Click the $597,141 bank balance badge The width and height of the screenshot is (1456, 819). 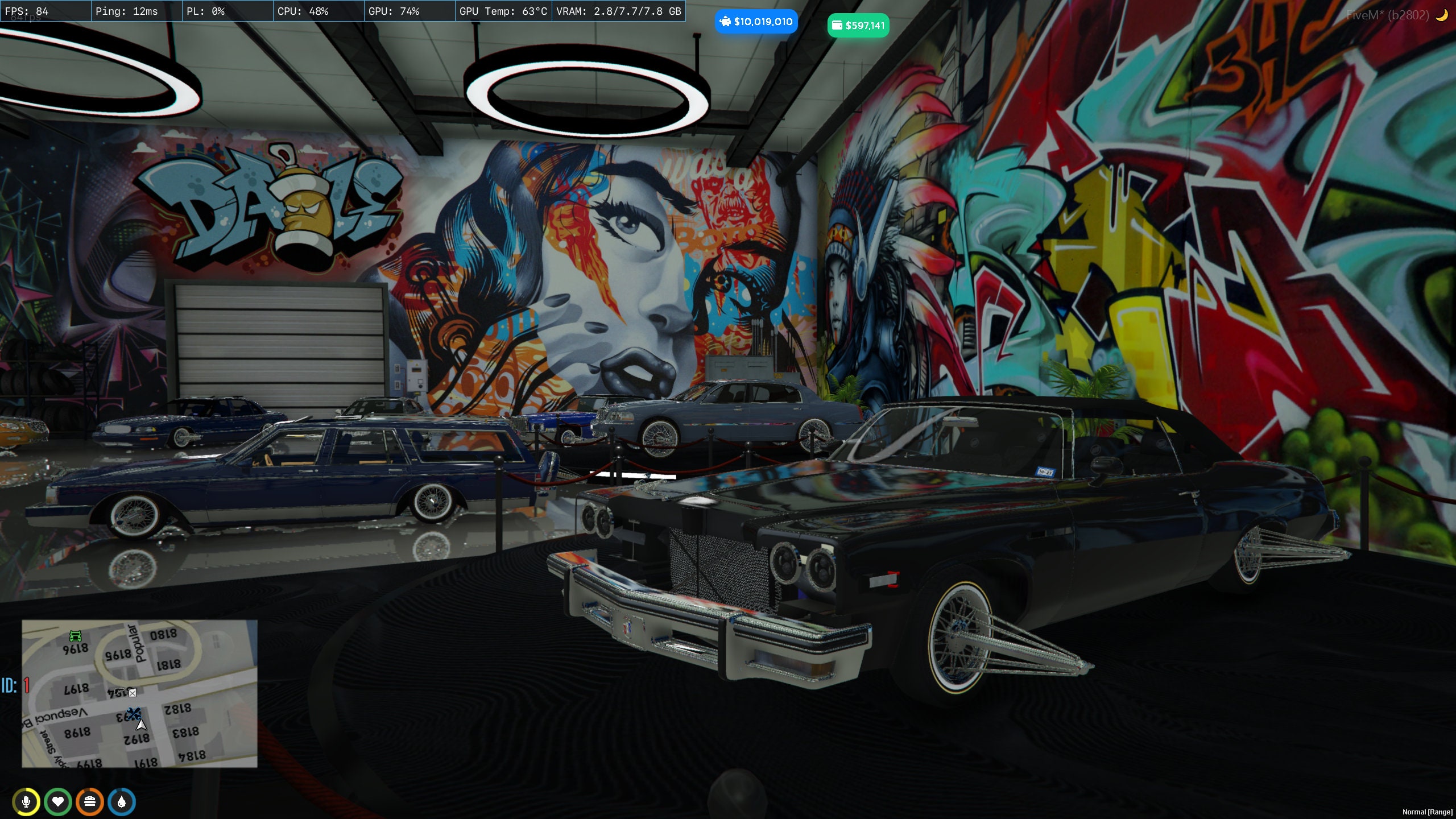click(858, 25)
